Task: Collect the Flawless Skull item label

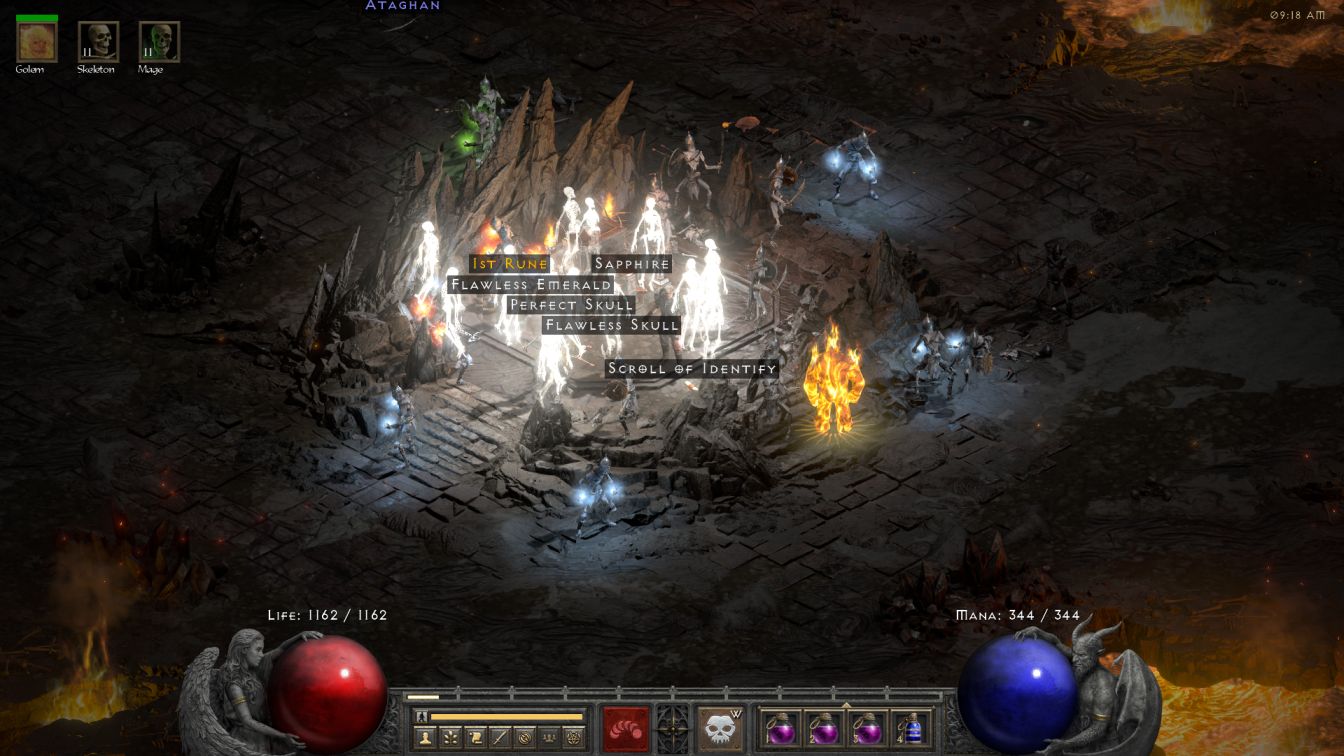Action: [x=611, y=325]
